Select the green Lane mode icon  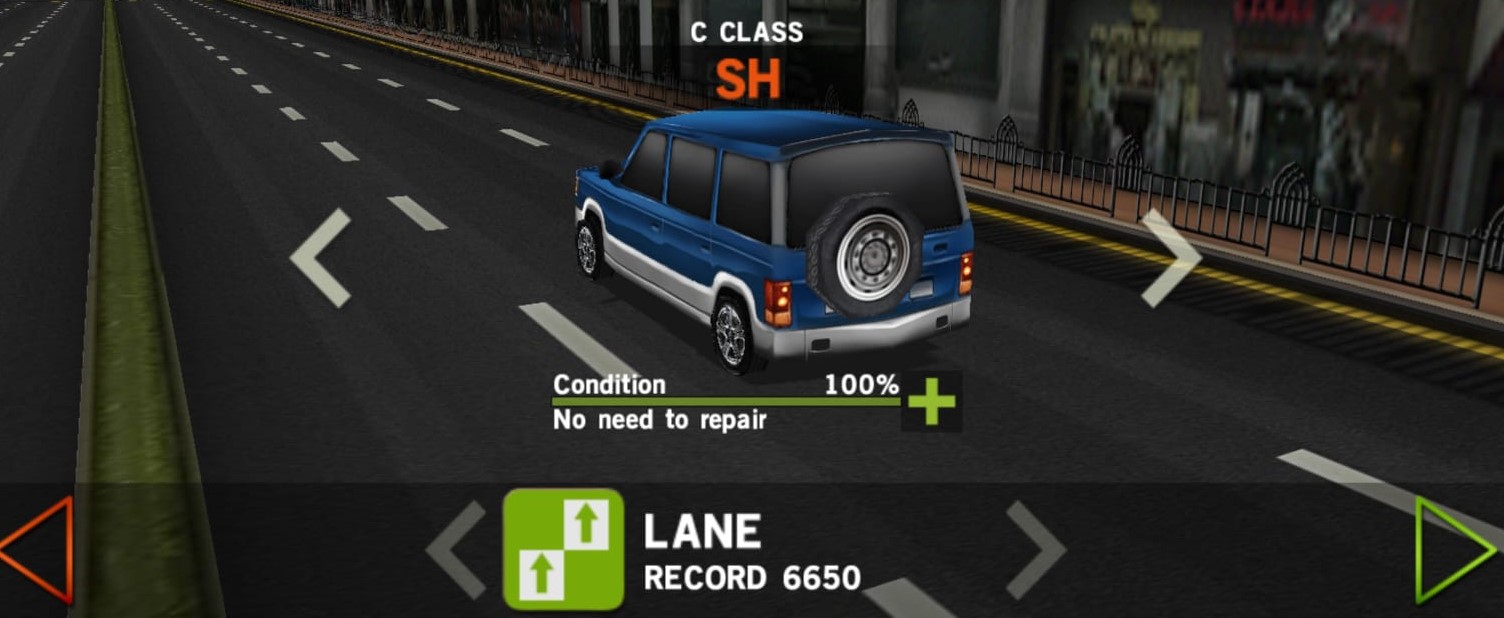(x=563, y=549)
